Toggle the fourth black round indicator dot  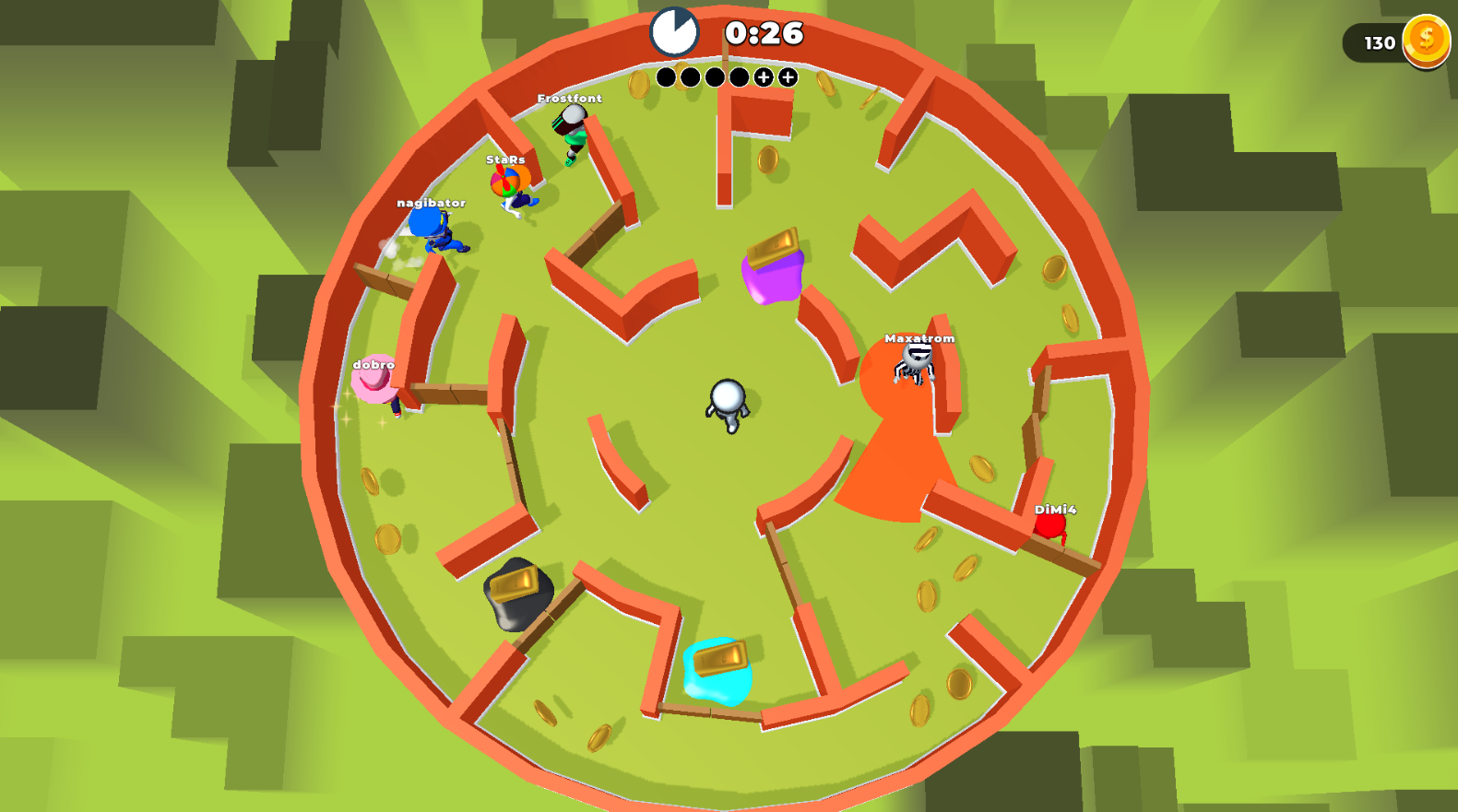[x=739, y=77]
